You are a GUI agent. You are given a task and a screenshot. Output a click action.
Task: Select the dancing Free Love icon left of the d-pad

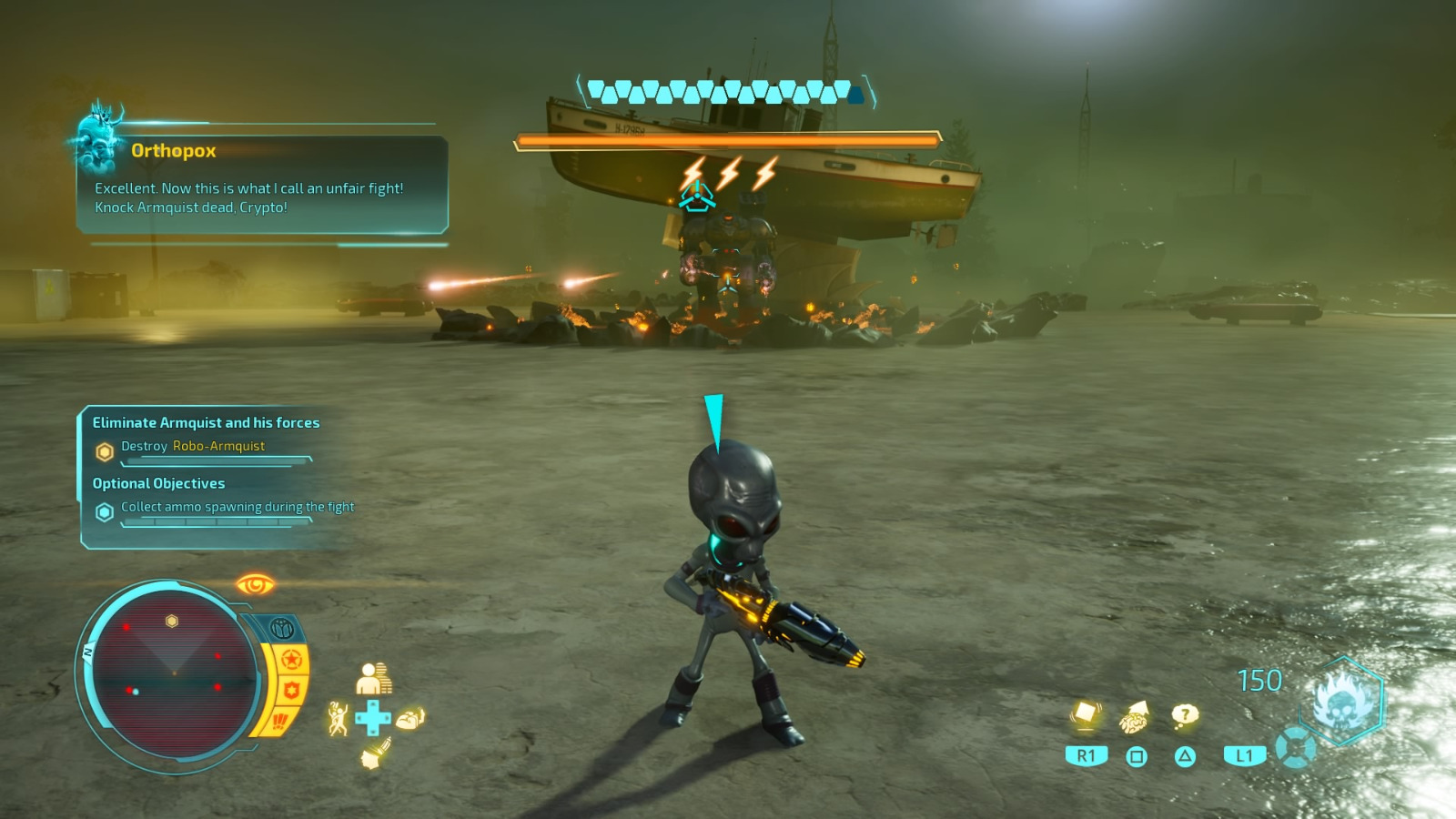point(339,716)
